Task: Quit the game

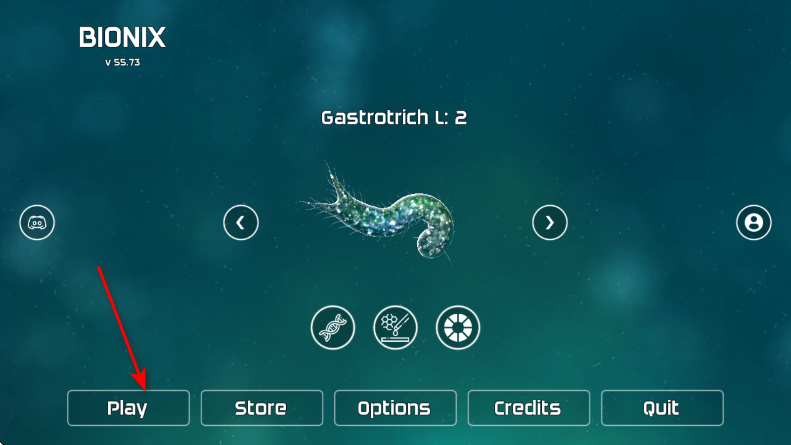Action: 661,408
